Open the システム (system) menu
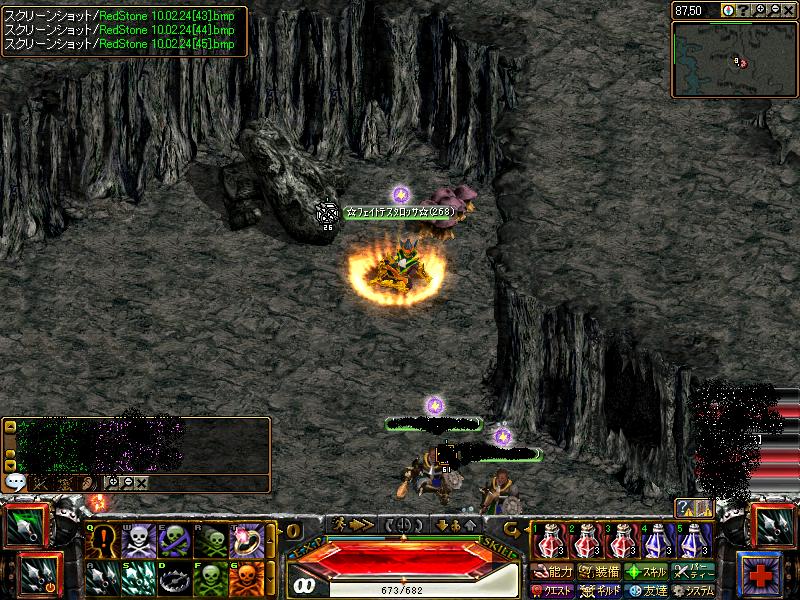Image resolution: width=800 pixels, height=600 pixels. click(x=694, y=590)
